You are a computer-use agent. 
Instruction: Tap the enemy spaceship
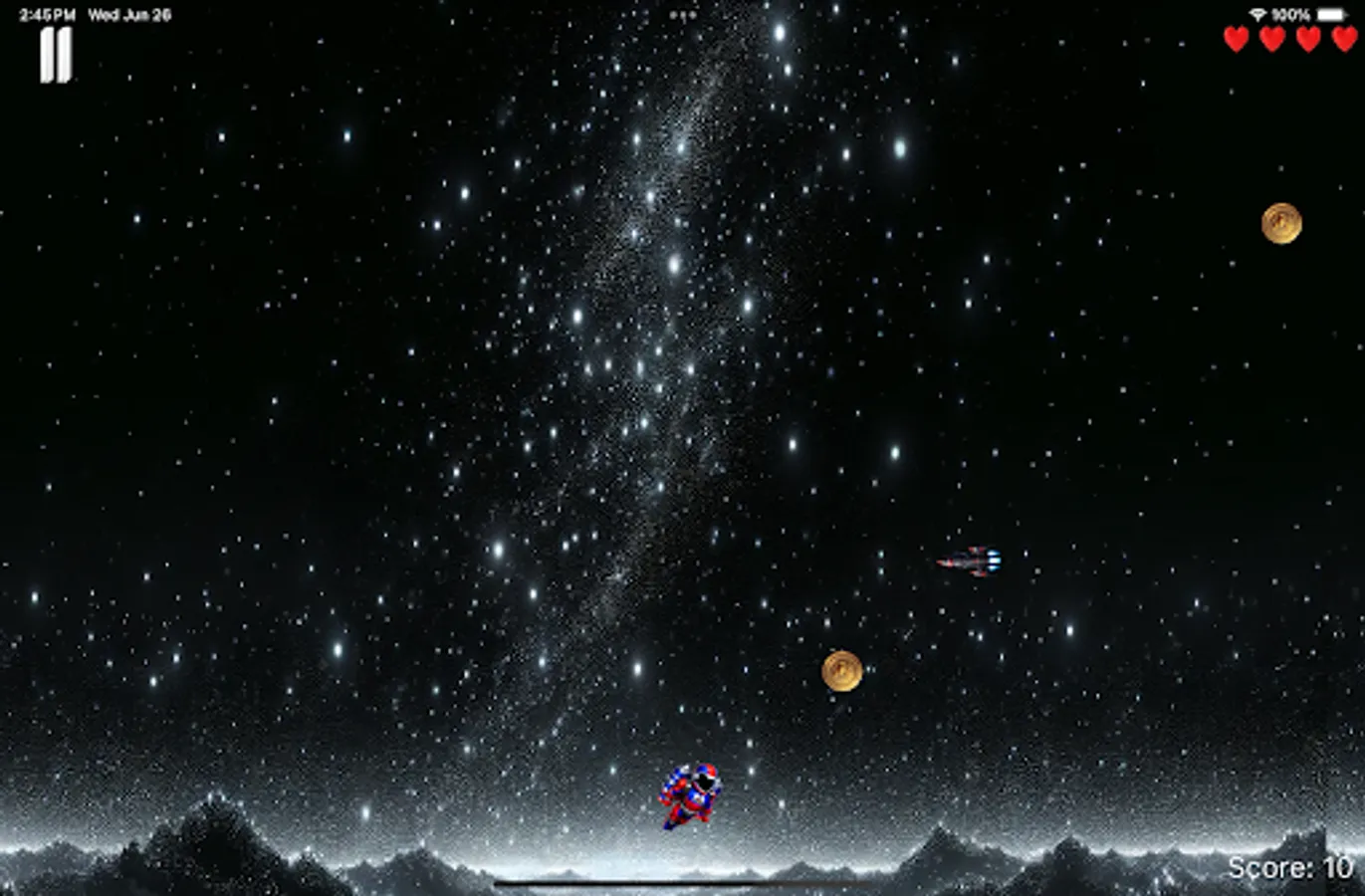click(x=971, y=560)
